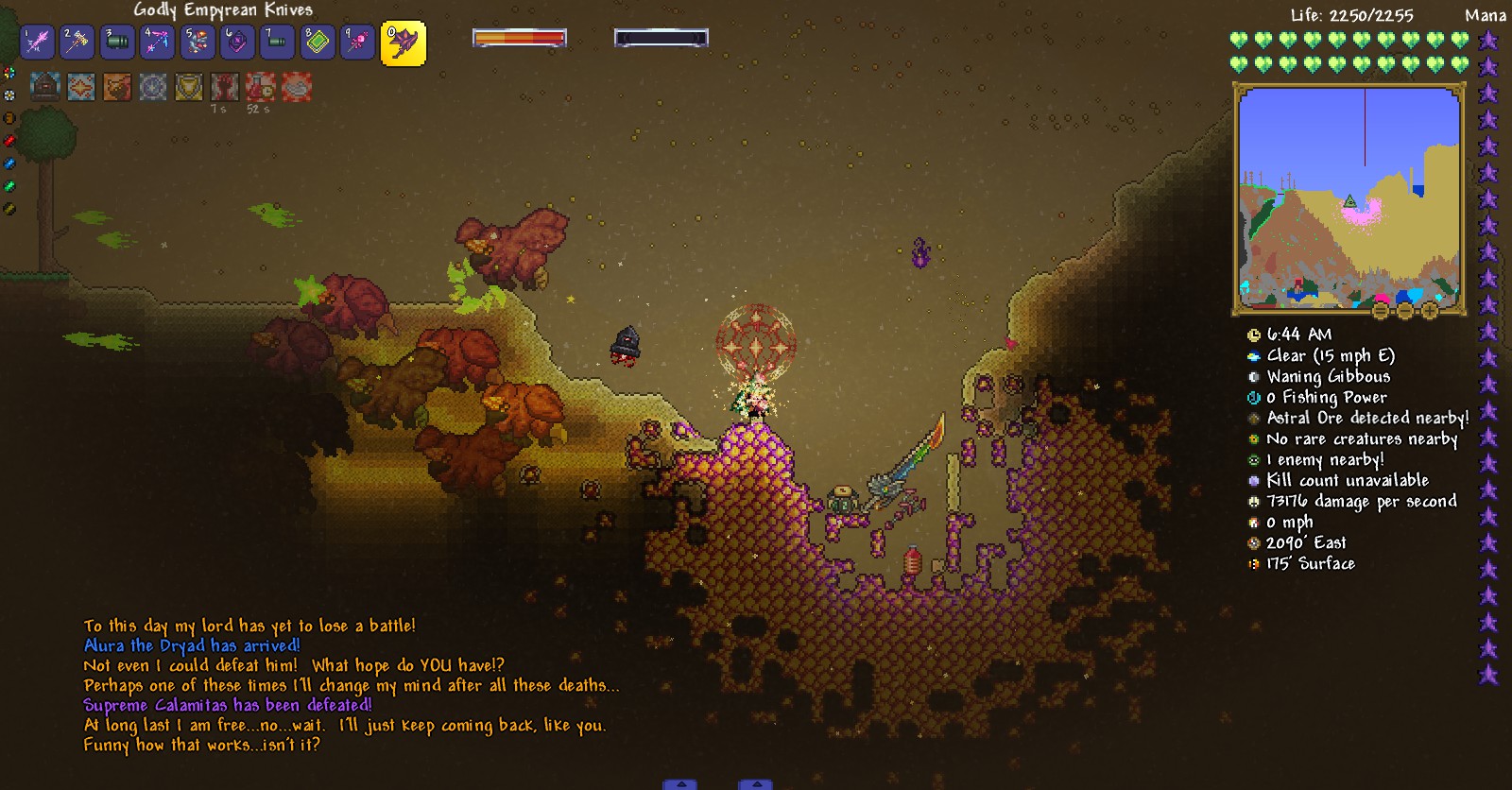The width and height of the screenshot is (1512, 790).
Task: Click the multicolor wire mode icon
Action: (x=9, y=73)
